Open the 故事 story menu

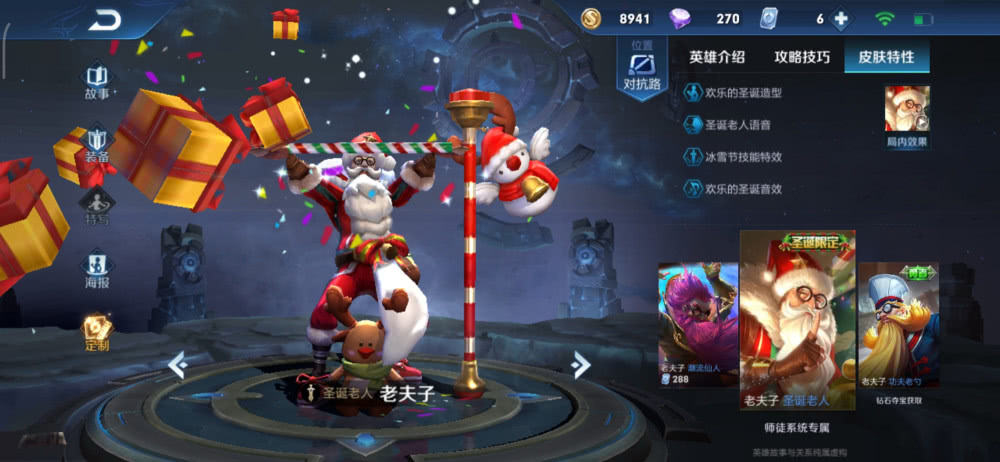pyautogui.click(x=97, y=82)
